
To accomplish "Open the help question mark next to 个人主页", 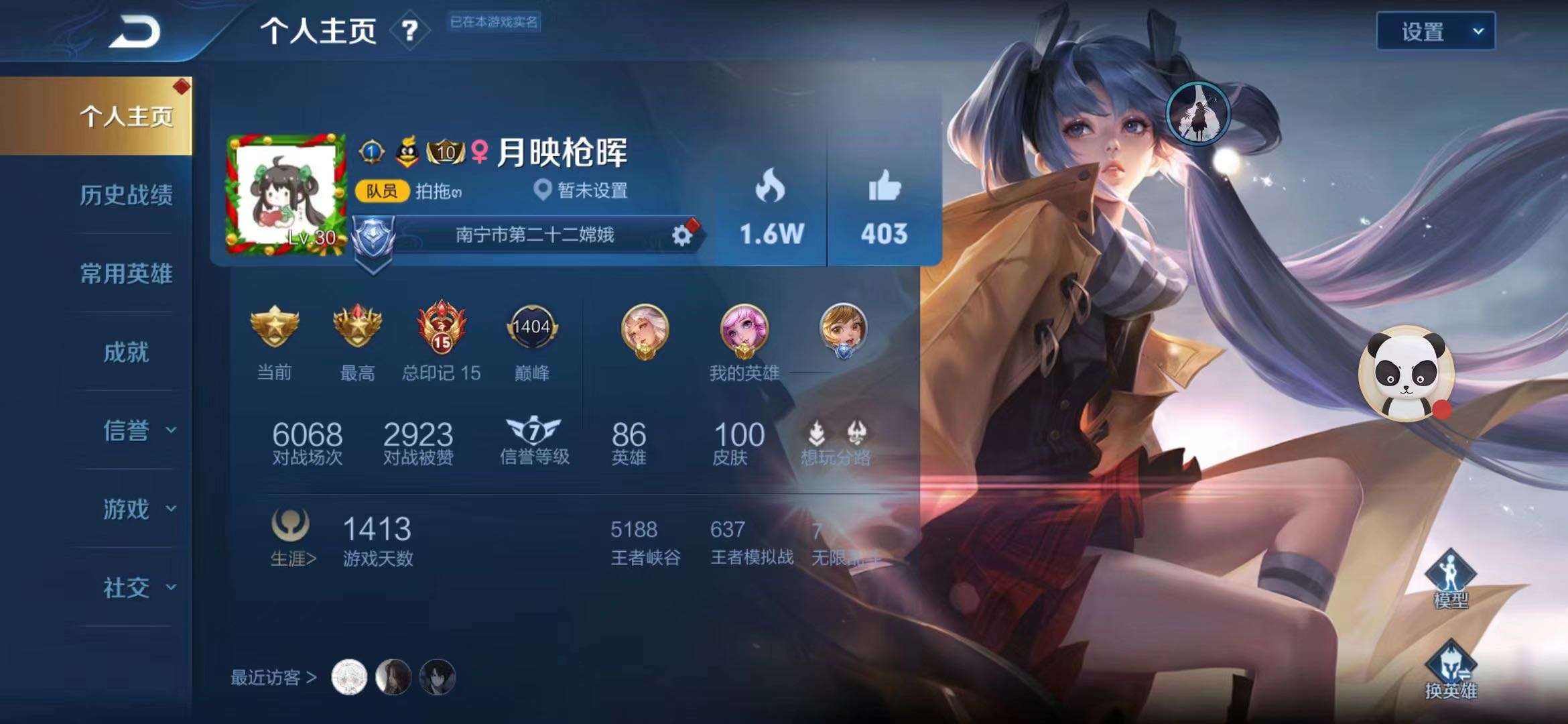I will point(411,29).
